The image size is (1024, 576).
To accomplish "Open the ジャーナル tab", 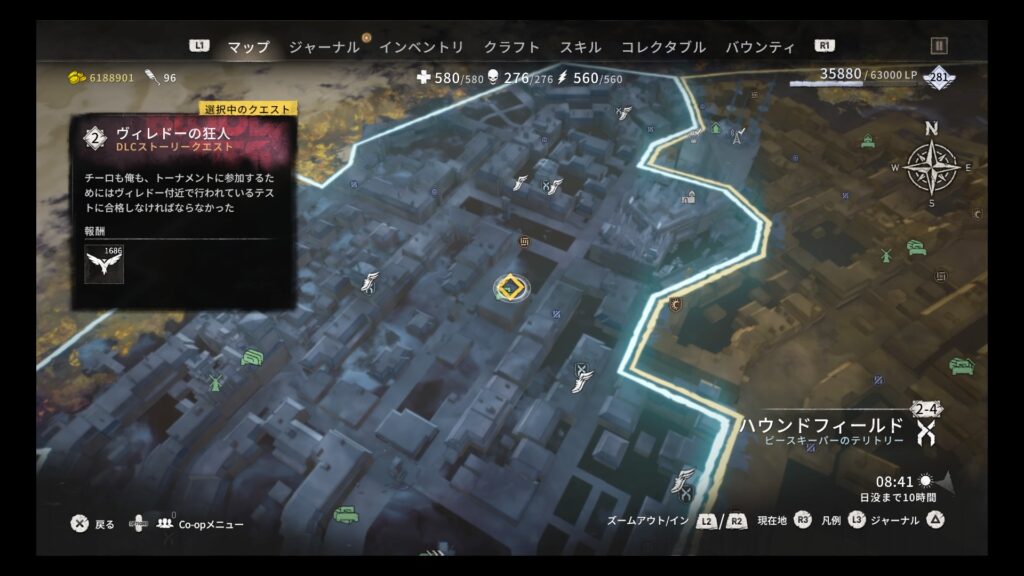I will [324, 47].
